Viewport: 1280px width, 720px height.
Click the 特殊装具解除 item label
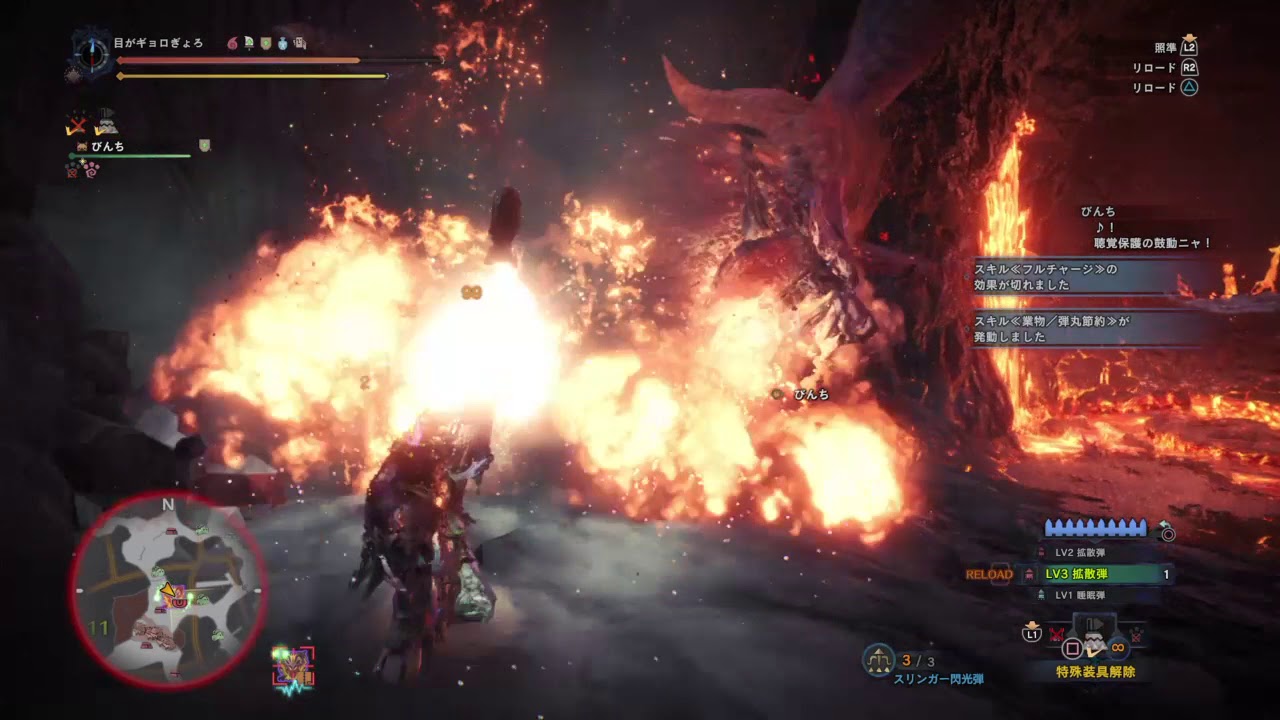(1095, 672)
